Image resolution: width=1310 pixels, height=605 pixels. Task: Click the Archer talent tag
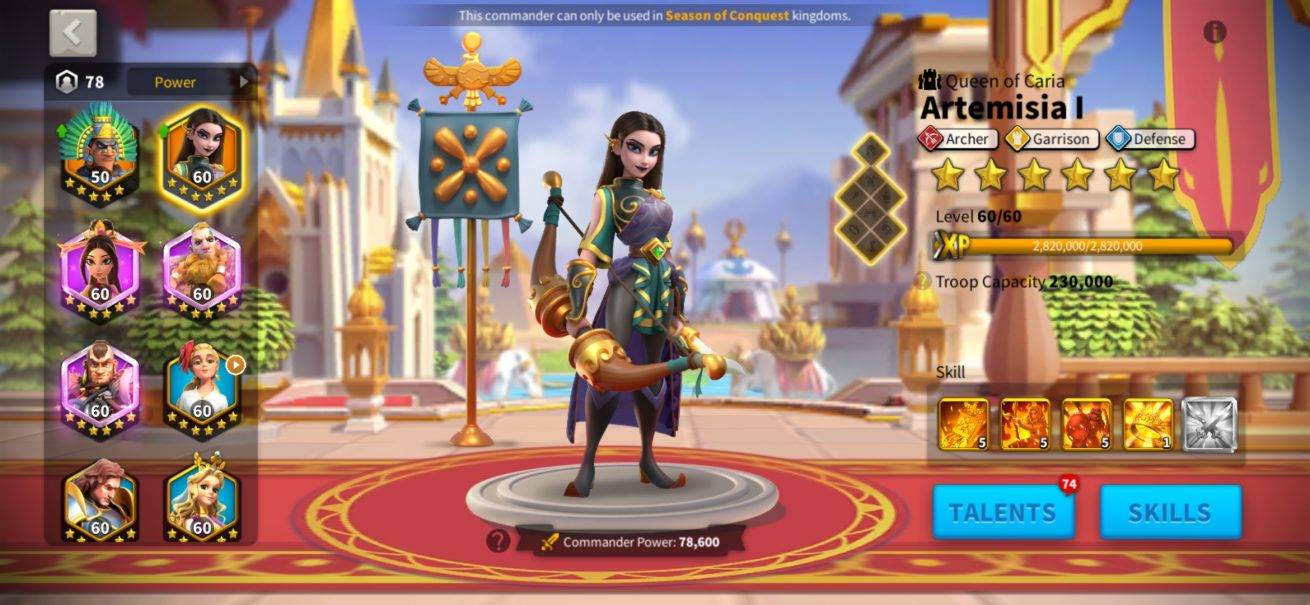tap(957, 139)
